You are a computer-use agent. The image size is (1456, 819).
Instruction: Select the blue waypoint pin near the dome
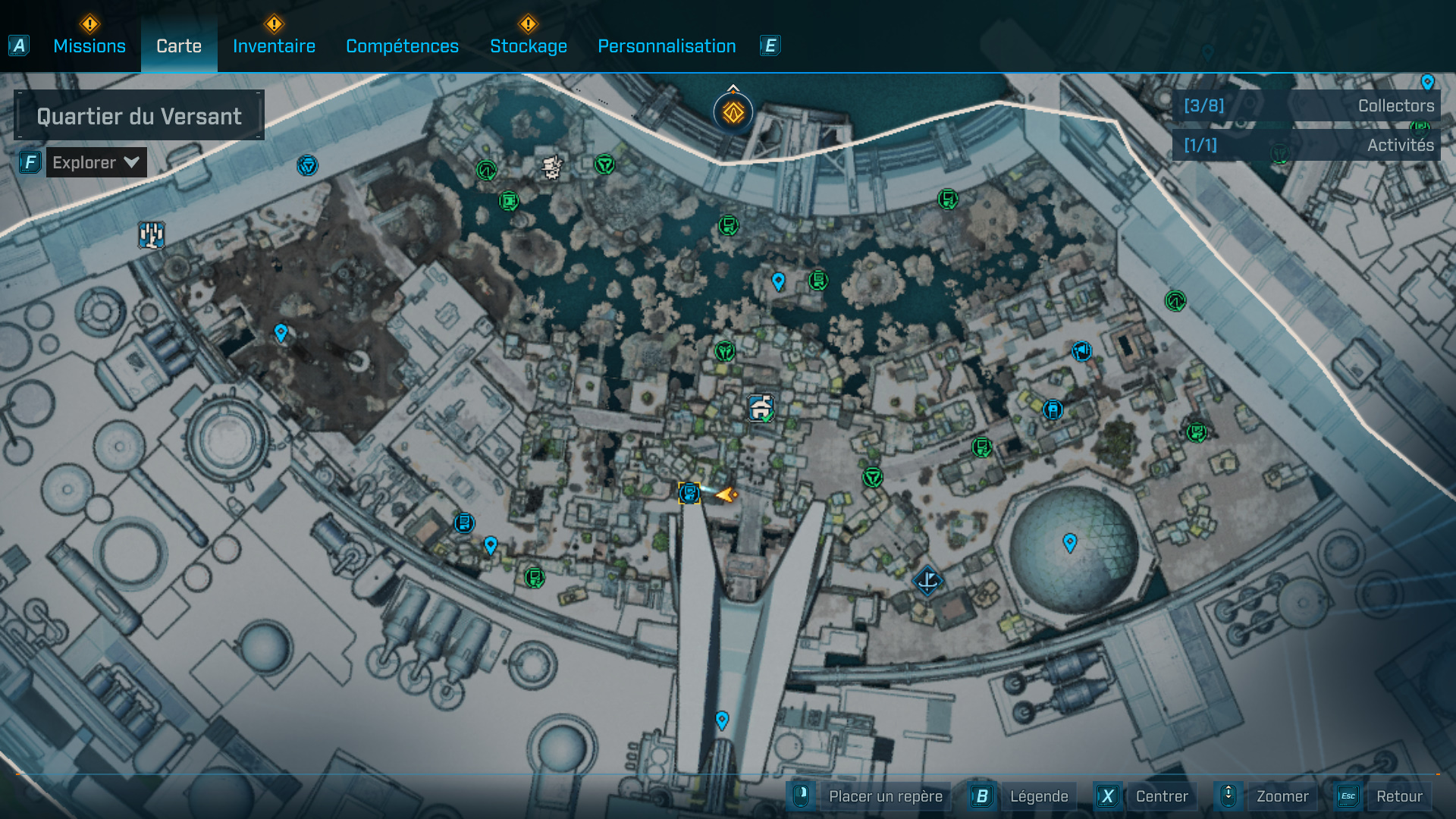click(1070, 541)
